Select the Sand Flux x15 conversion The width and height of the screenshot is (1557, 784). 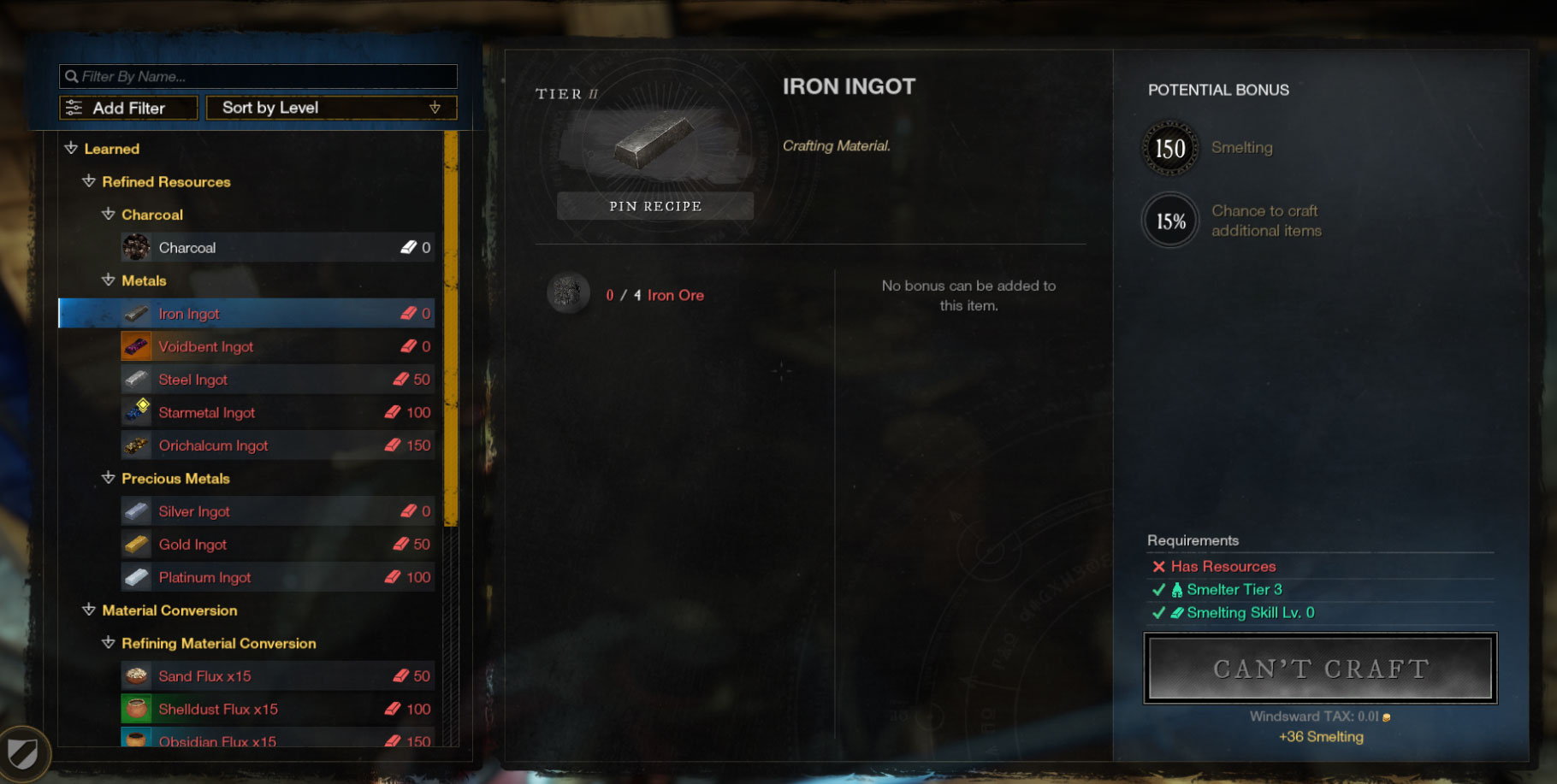tap(277, 676)
